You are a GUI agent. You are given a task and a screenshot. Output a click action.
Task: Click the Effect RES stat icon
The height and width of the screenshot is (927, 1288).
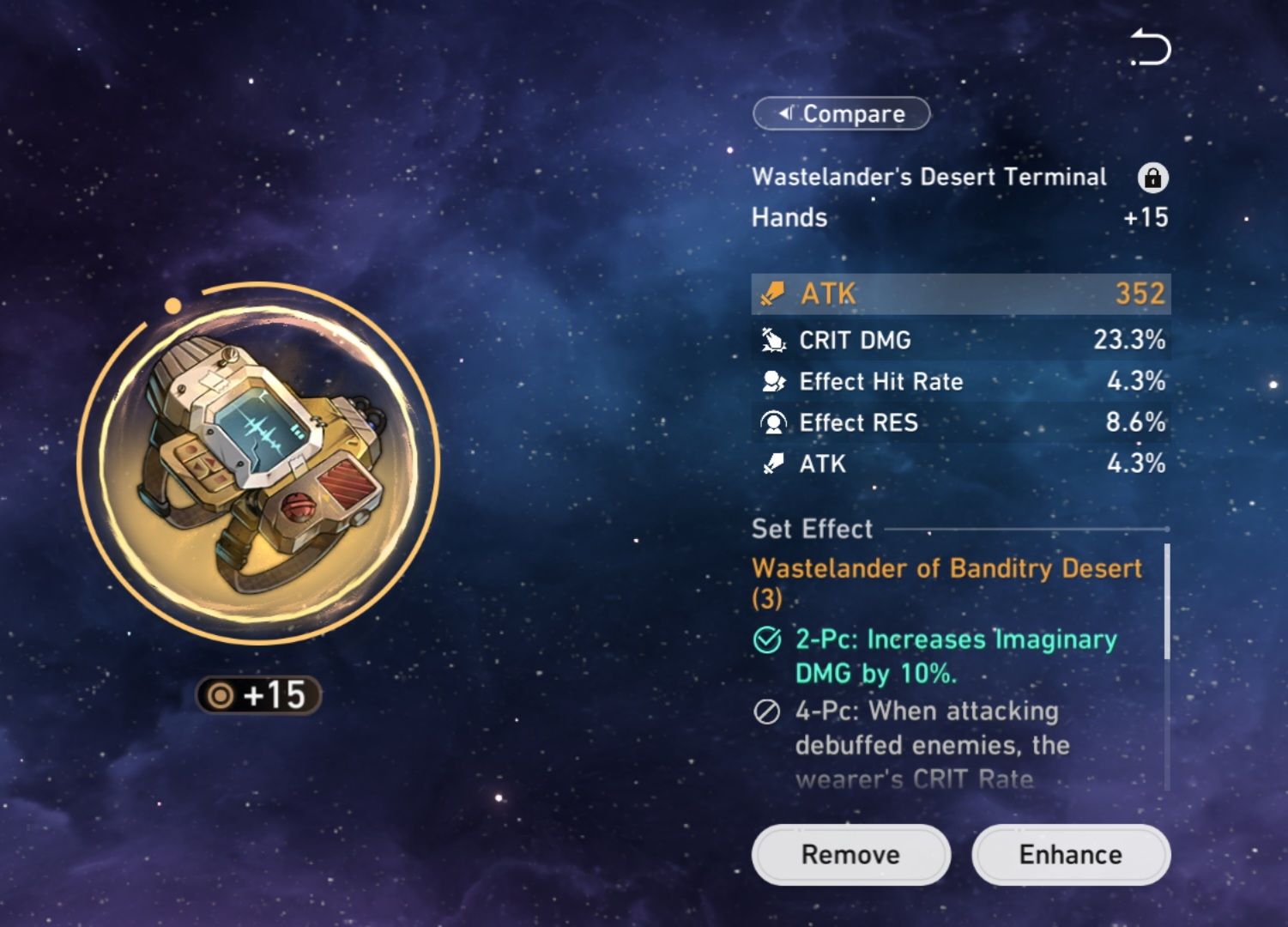773,422
